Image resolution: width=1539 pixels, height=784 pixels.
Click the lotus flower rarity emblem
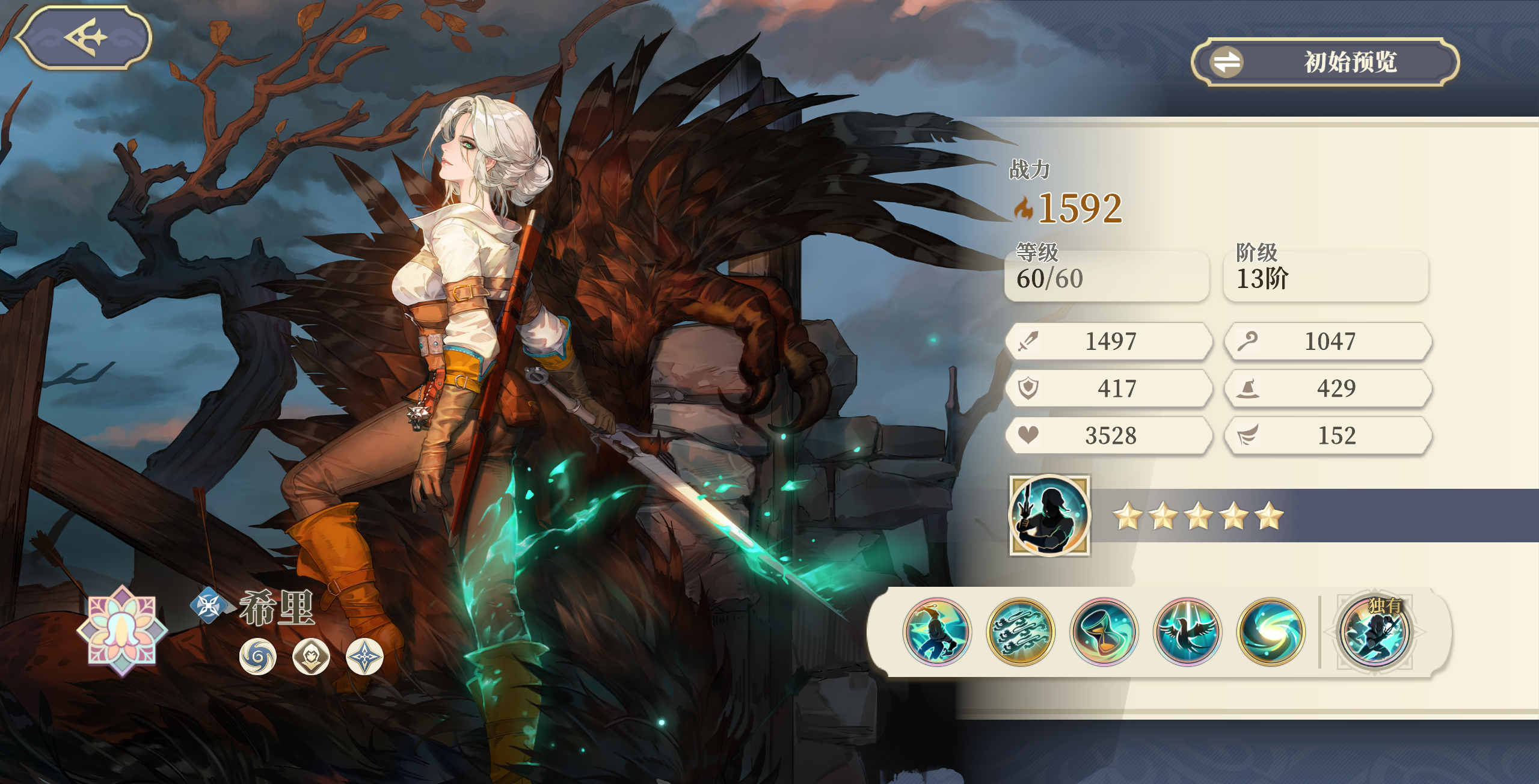tap(122, 630)
